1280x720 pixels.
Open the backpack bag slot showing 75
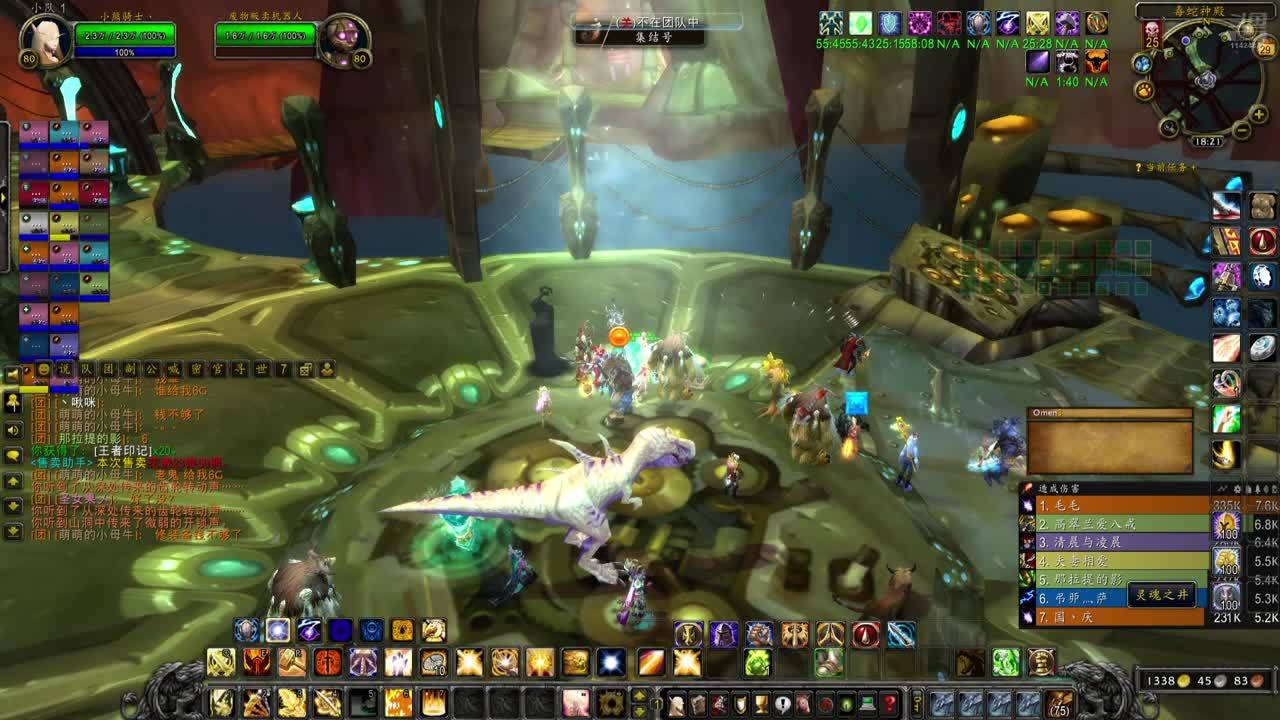[x=1060, y=702]
